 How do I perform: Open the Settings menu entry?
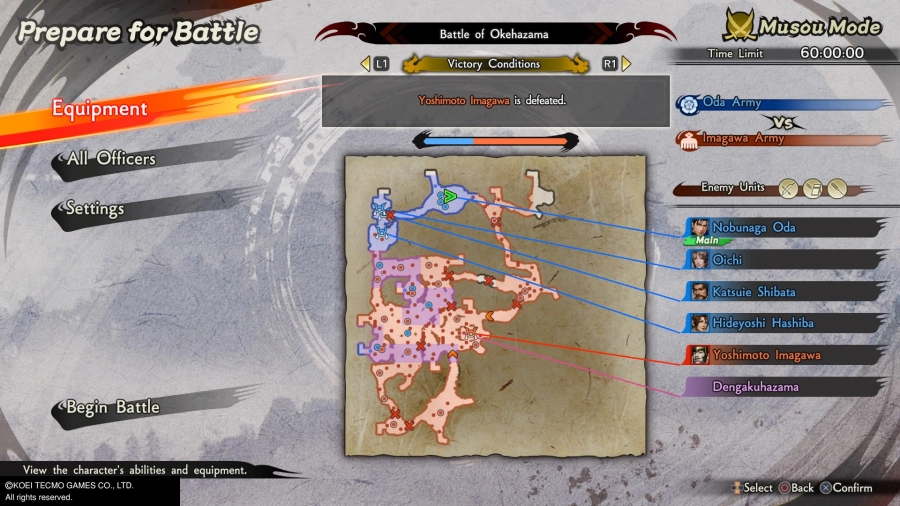95,209
